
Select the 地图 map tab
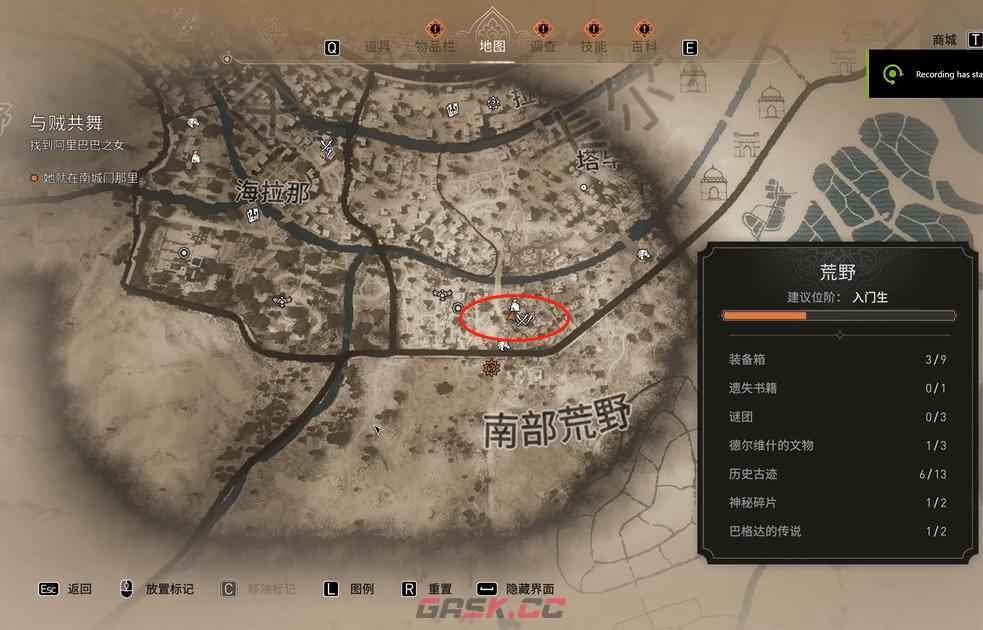(491, 46)
